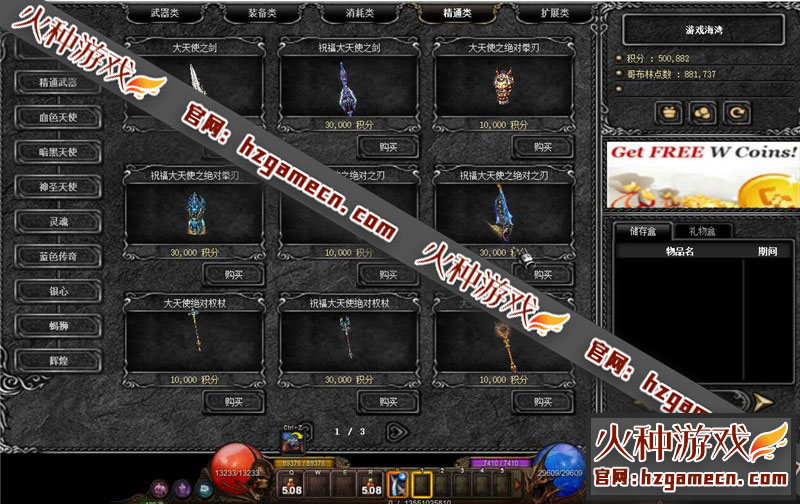
Task: Select the 暗黑天使 category
Action: click(x=57, y=152)
